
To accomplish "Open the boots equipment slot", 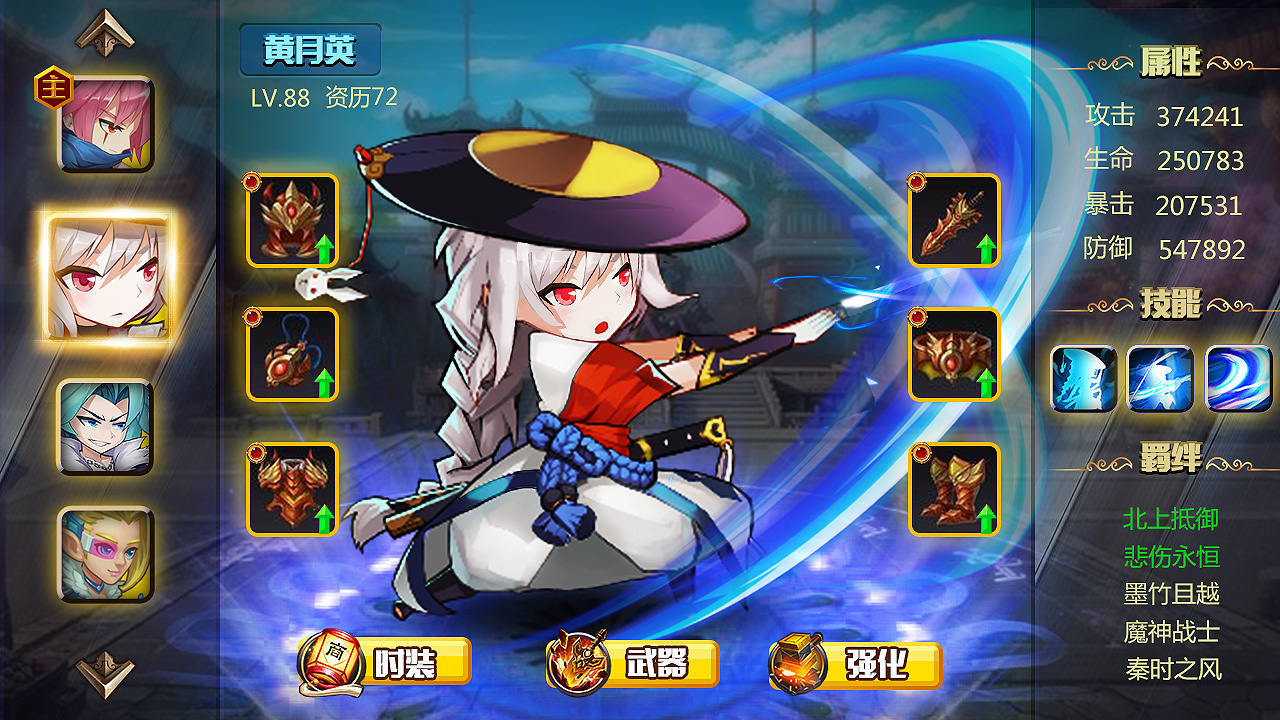I will click(954, 490).
